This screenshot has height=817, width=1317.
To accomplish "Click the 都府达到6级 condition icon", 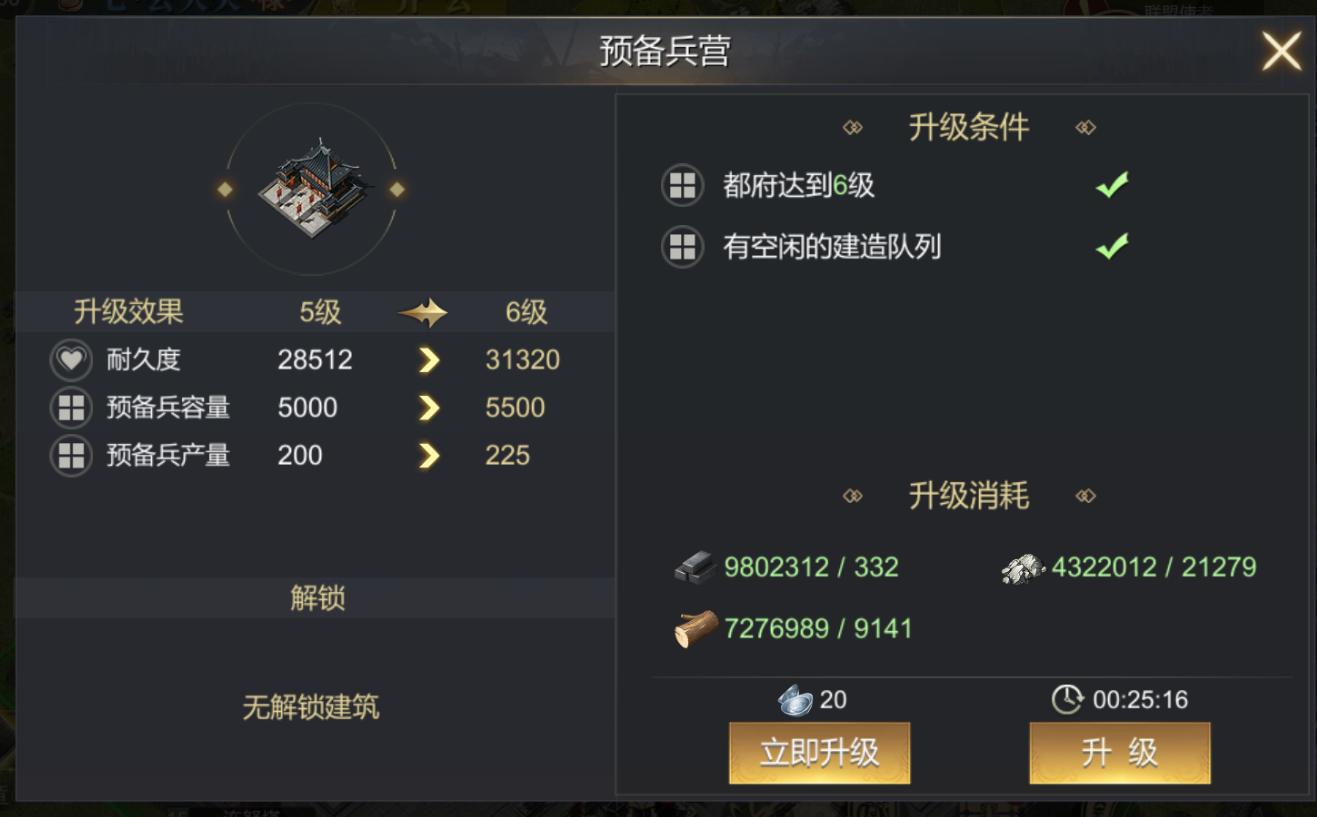I will (681, 185).
